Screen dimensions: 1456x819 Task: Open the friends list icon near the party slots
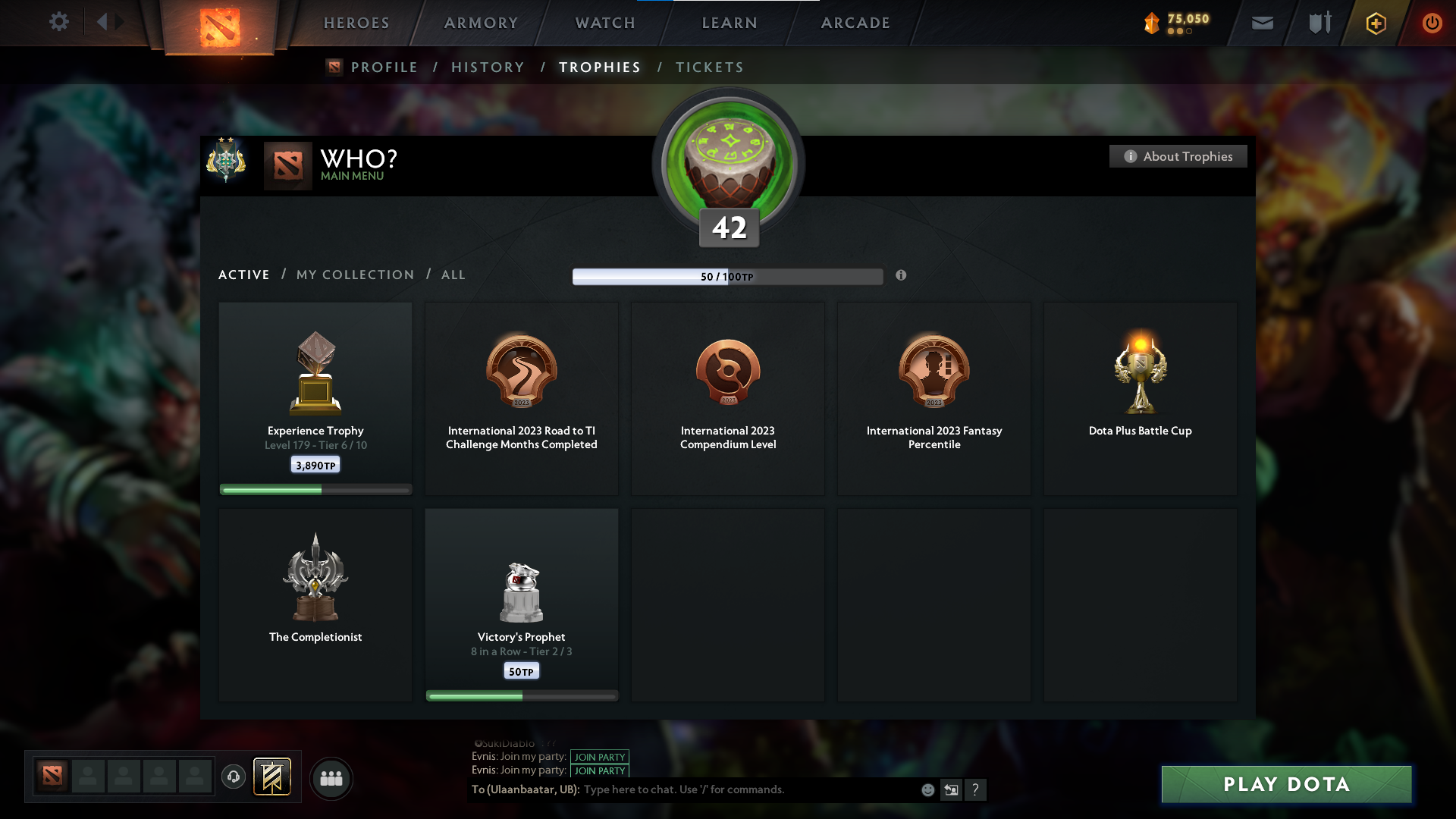pyautogui.click(x=331, y=778)
